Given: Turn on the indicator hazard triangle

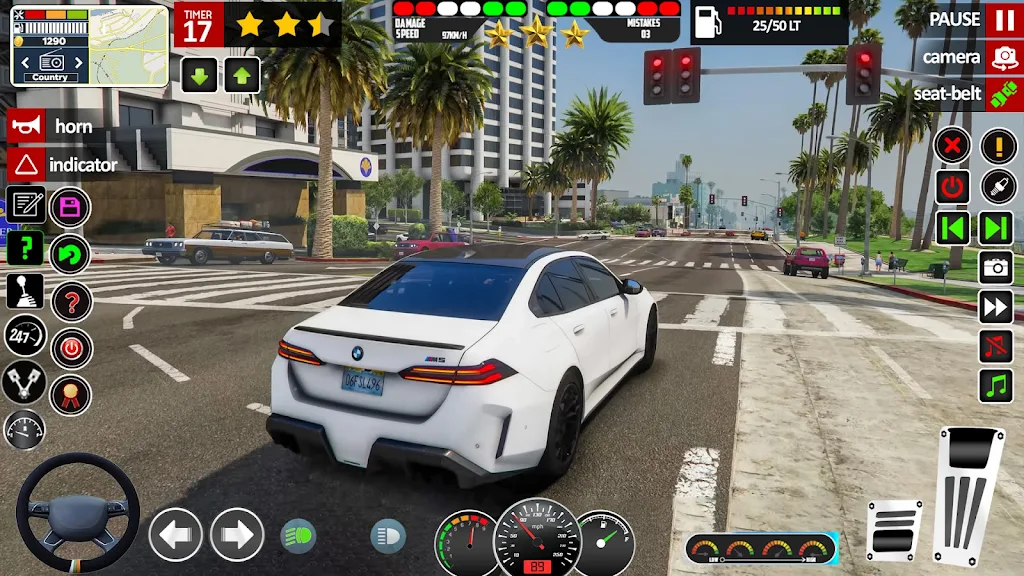Looking at the screenshot, I should [x=28, y=164].
